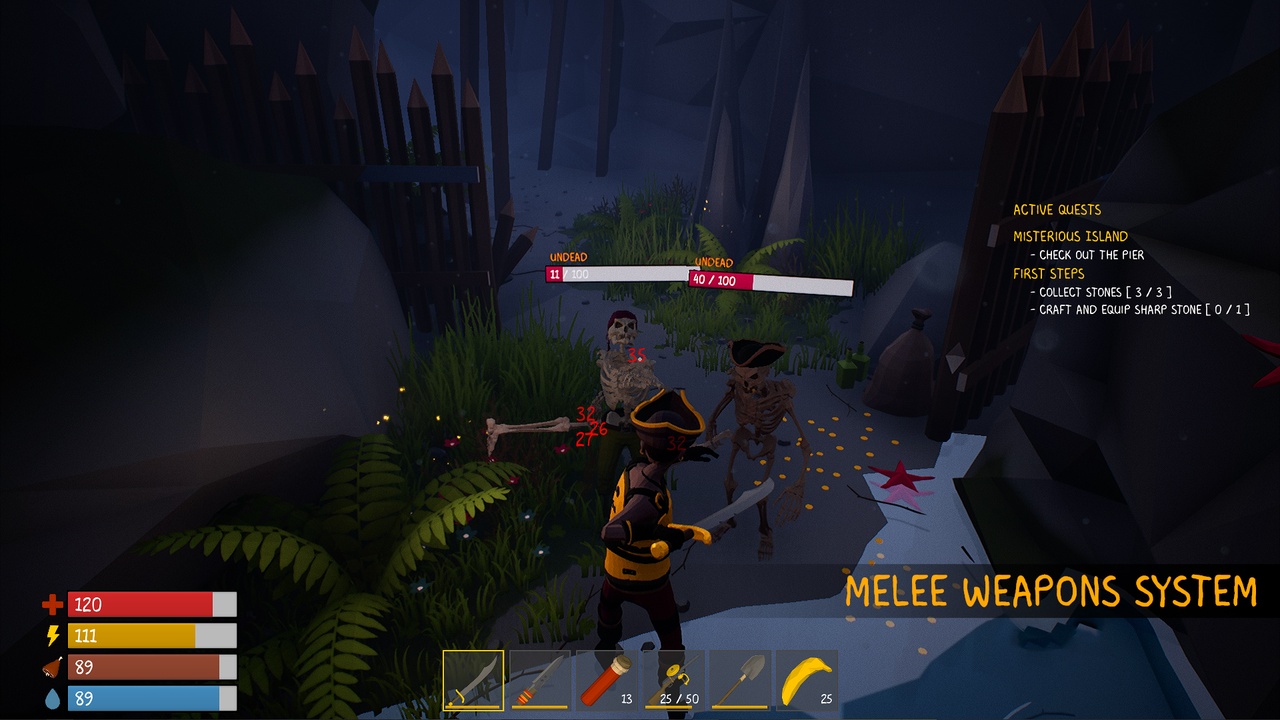Screen dimensions: 1280x720
Task: Click the UNDEAD 11/100 health bar
Action: 615,274
